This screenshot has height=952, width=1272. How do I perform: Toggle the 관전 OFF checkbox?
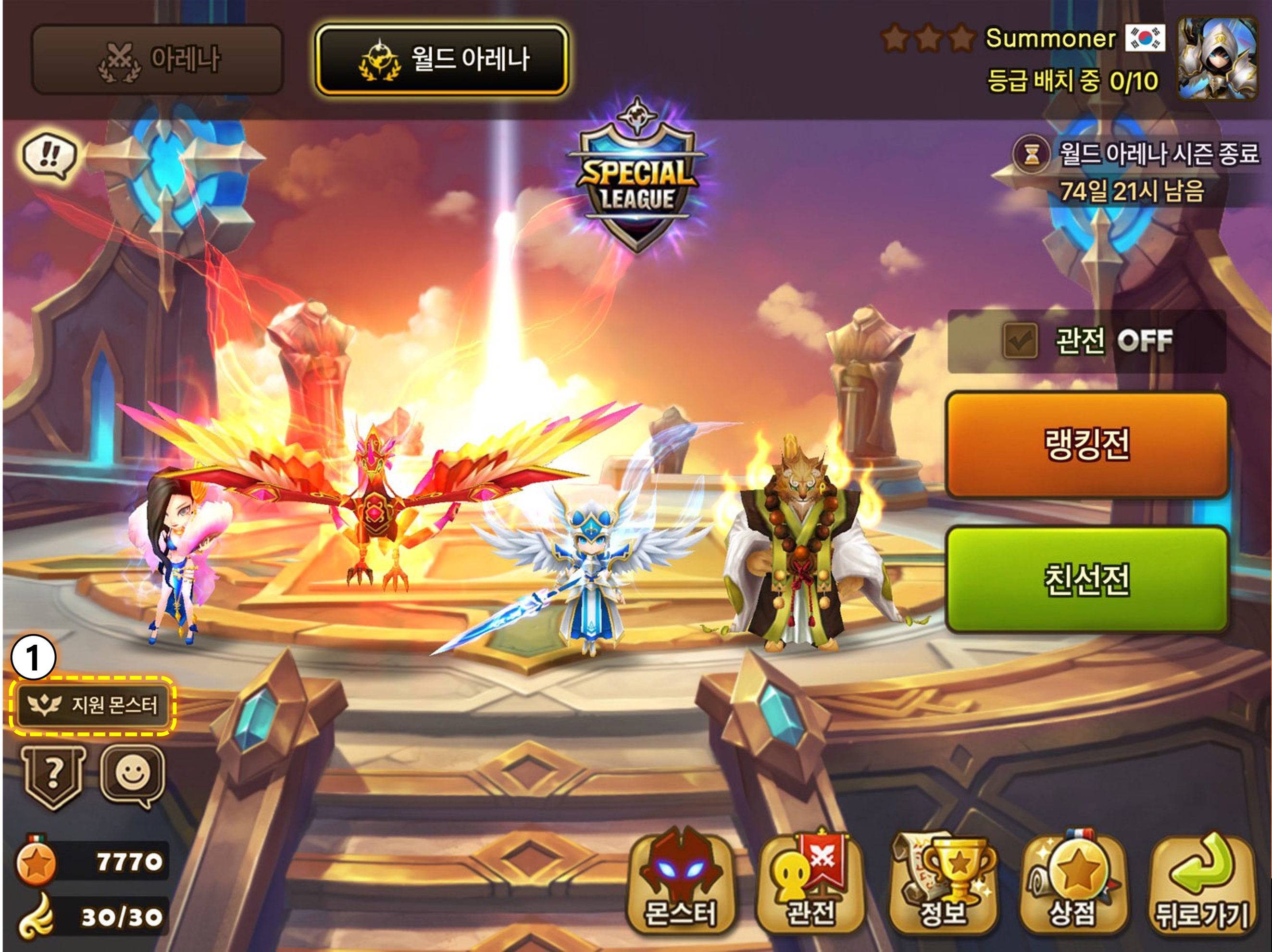coord(1020,341)
